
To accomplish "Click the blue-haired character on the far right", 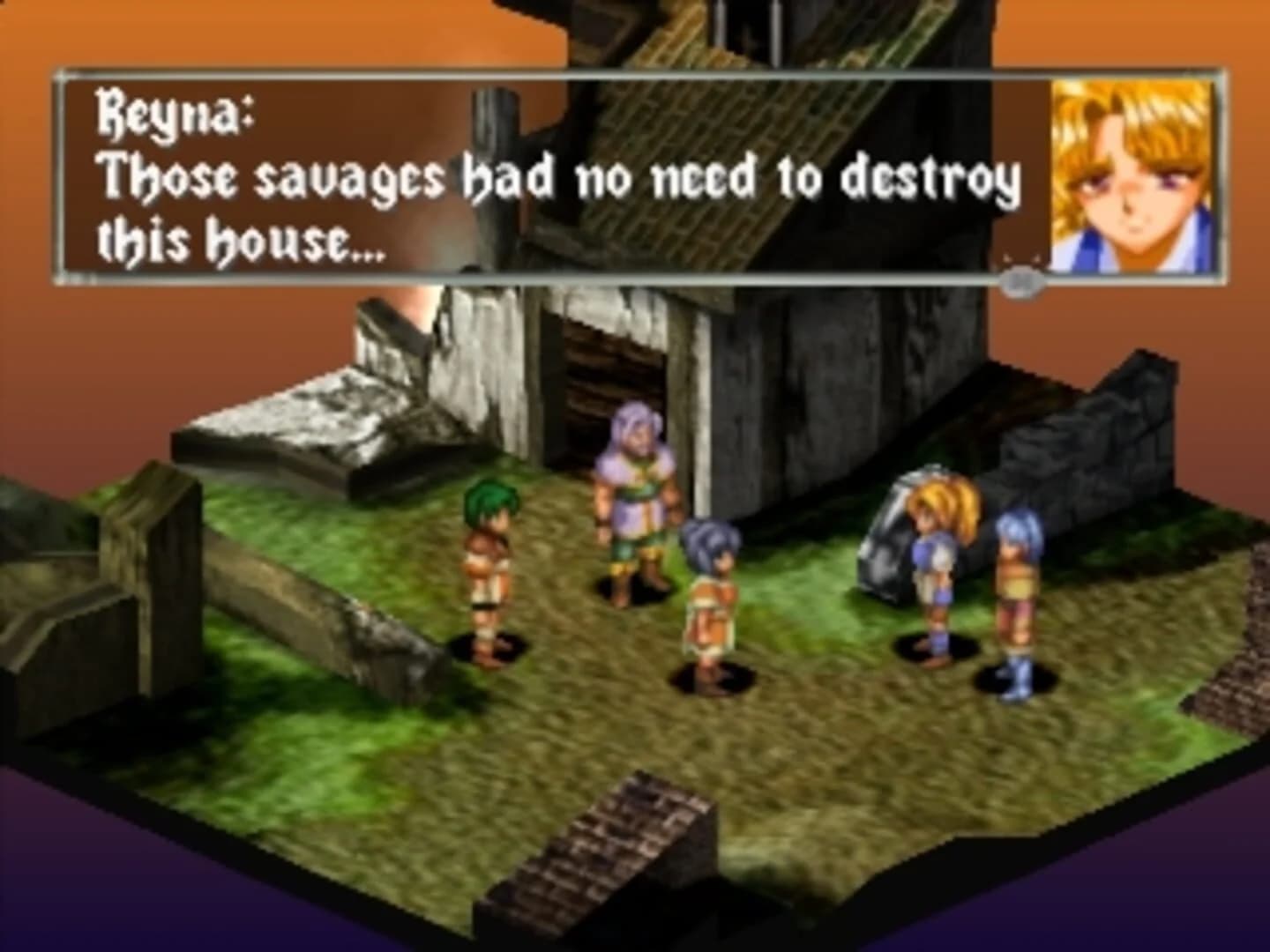I will click(1016, 582).
